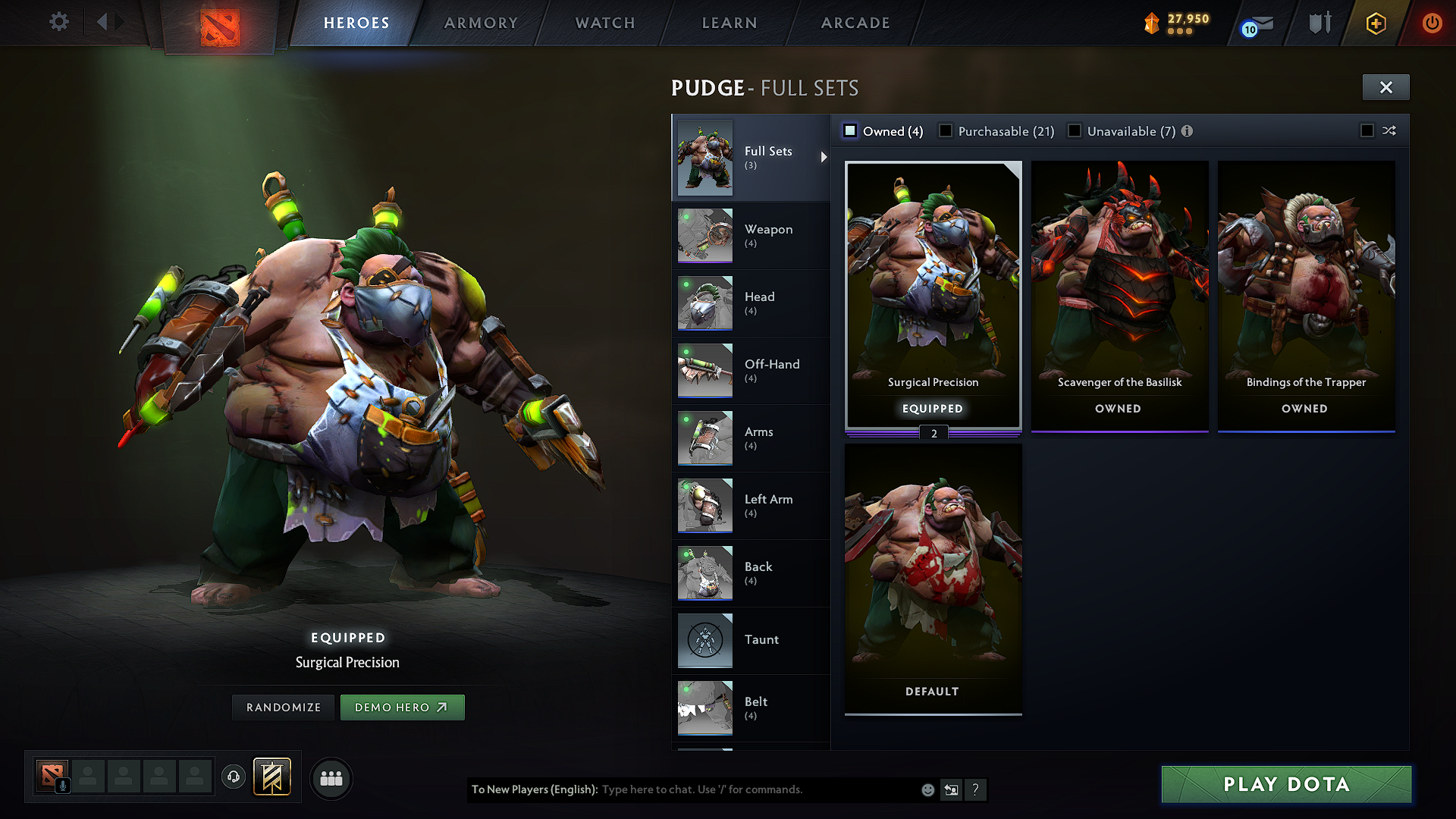This screenshot has height=819, width=1456.
Task: Randomize Pudge's equipped cosmetics
Action: pyautogui.click(x=284, y=708)
